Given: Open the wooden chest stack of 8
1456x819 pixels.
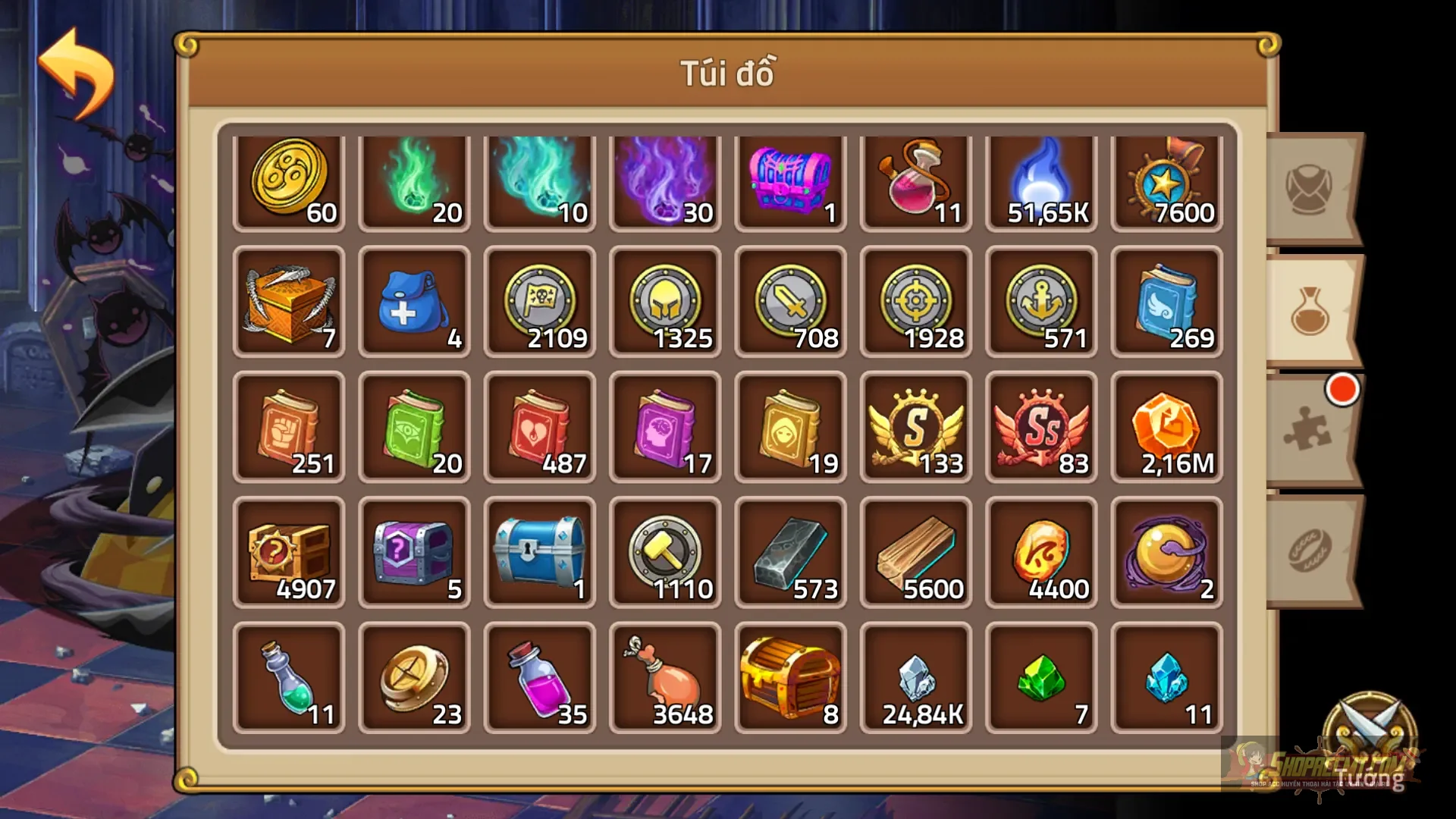Looking at the screenshot, I should tap(791, 675).
